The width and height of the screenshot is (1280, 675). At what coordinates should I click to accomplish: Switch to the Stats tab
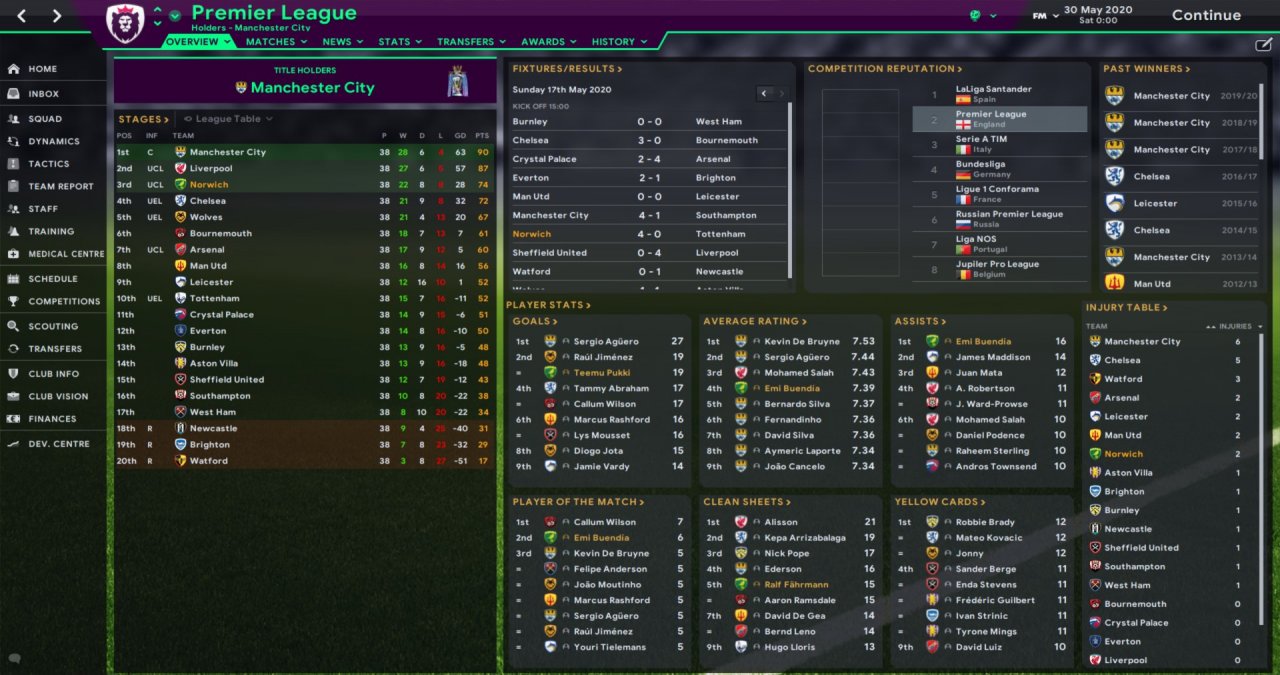tap(394, 42)
